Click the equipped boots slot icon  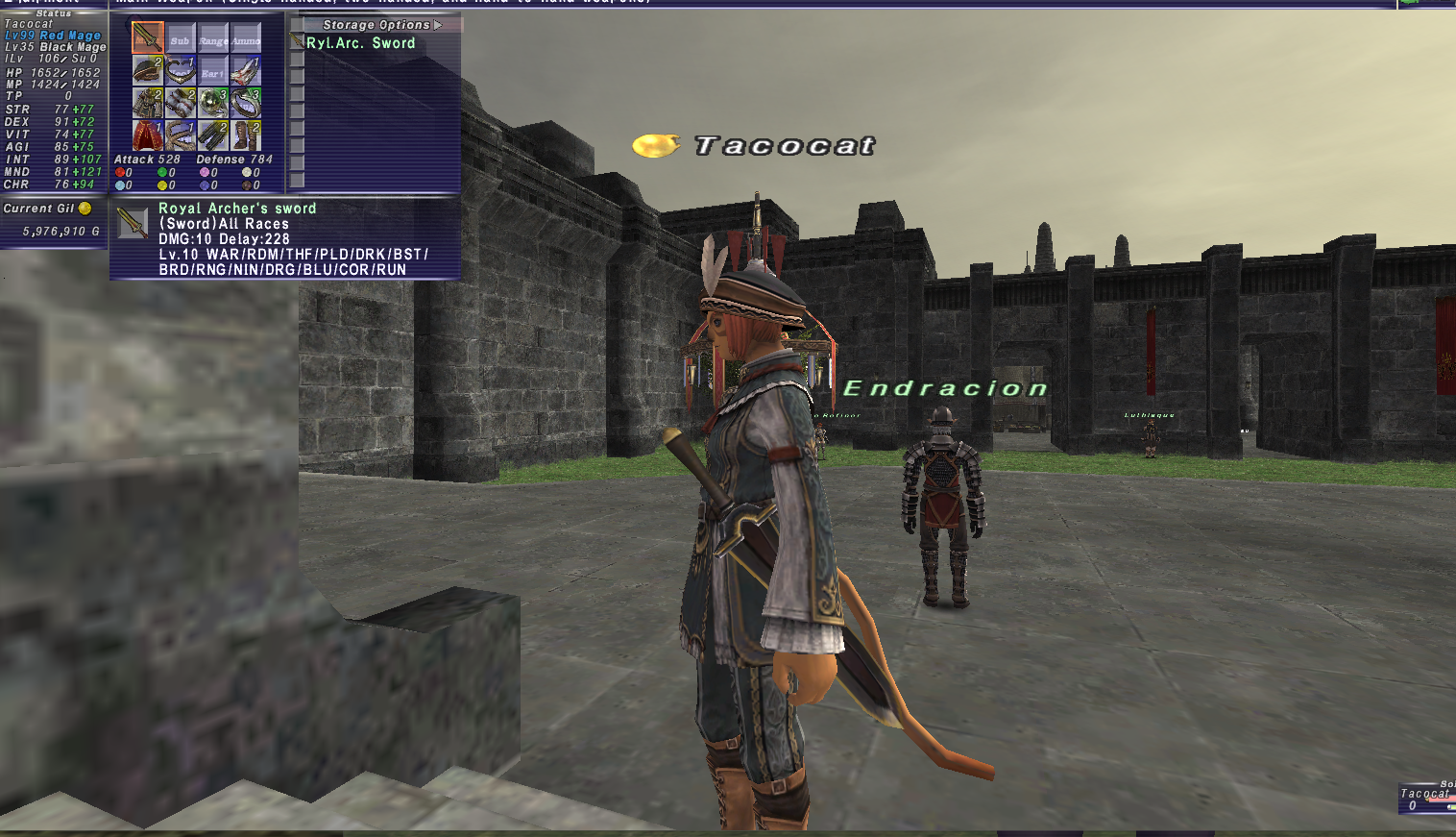tap(244, 135)
